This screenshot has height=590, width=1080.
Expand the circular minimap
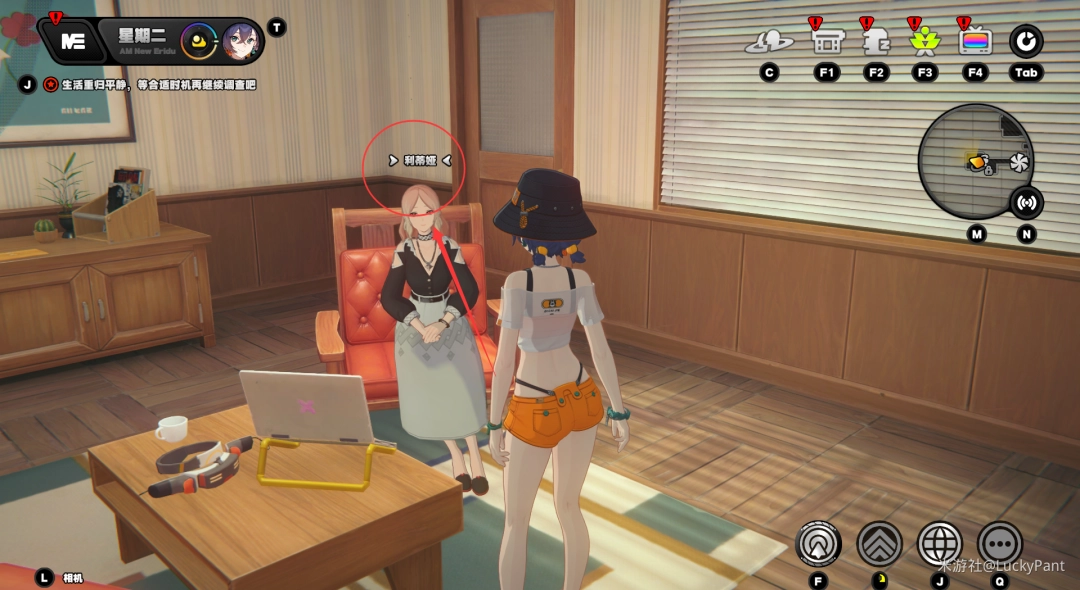(975, 162)
